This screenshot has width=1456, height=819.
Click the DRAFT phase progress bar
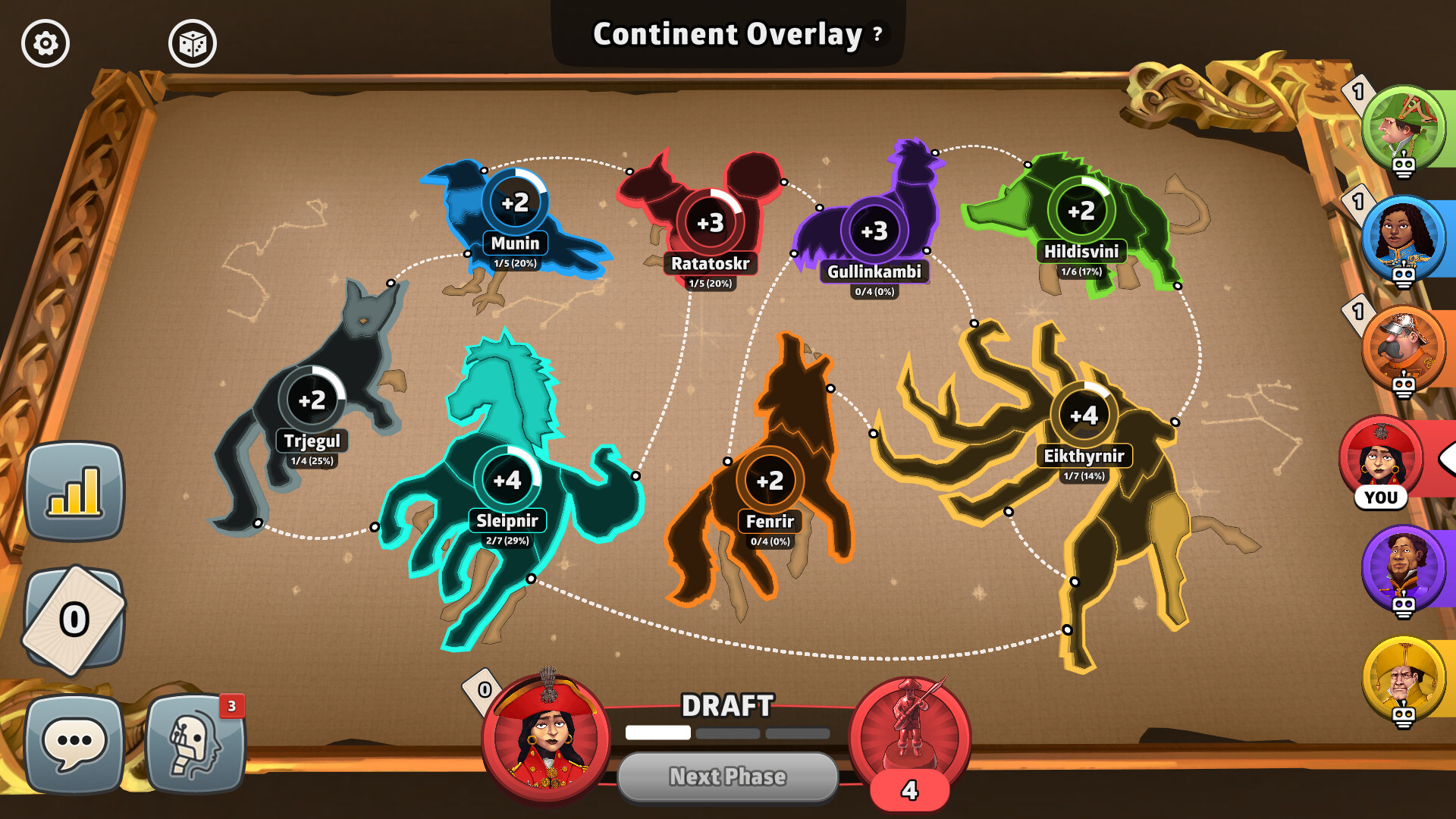tap(728, 733)
